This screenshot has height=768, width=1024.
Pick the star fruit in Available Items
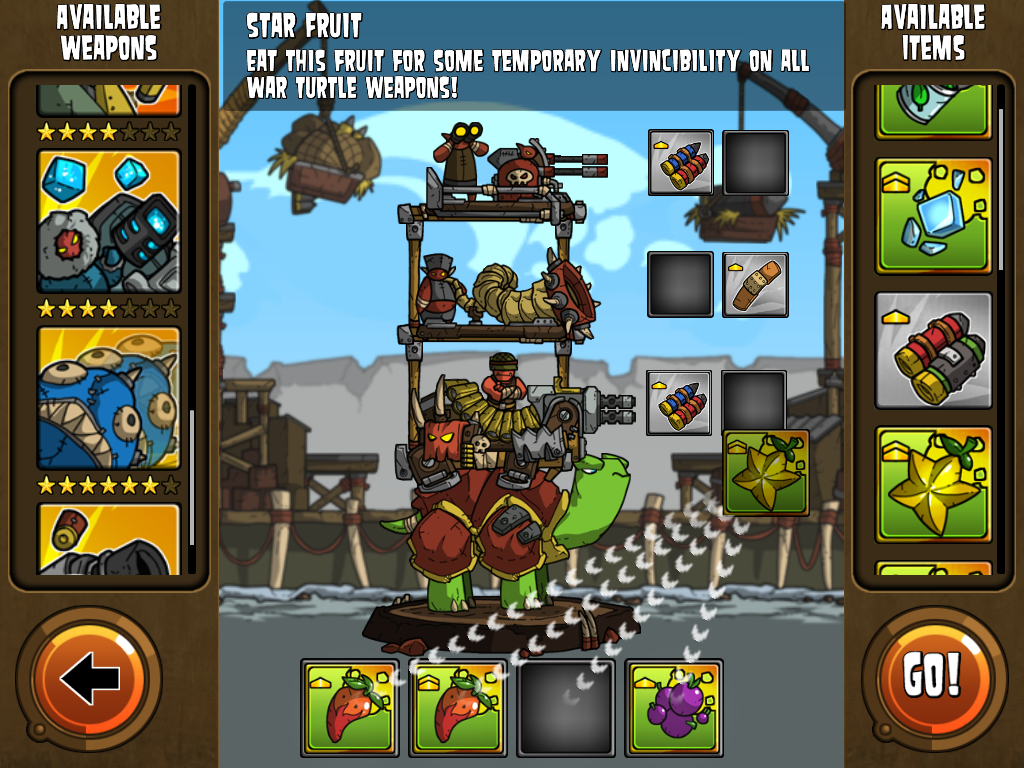click(933, 484)
